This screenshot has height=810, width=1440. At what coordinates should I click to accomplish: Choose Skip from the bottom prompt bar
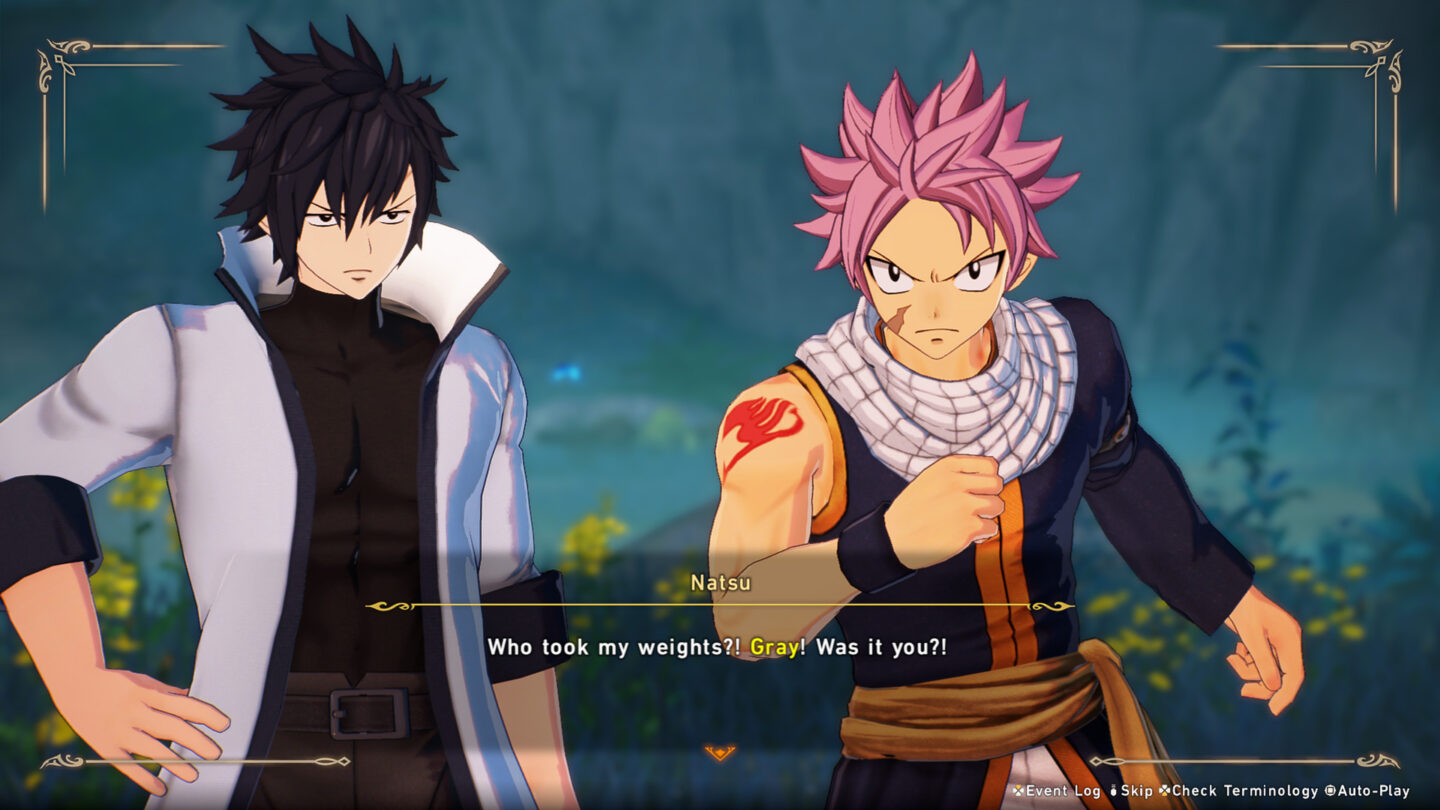coord(1123,789)
